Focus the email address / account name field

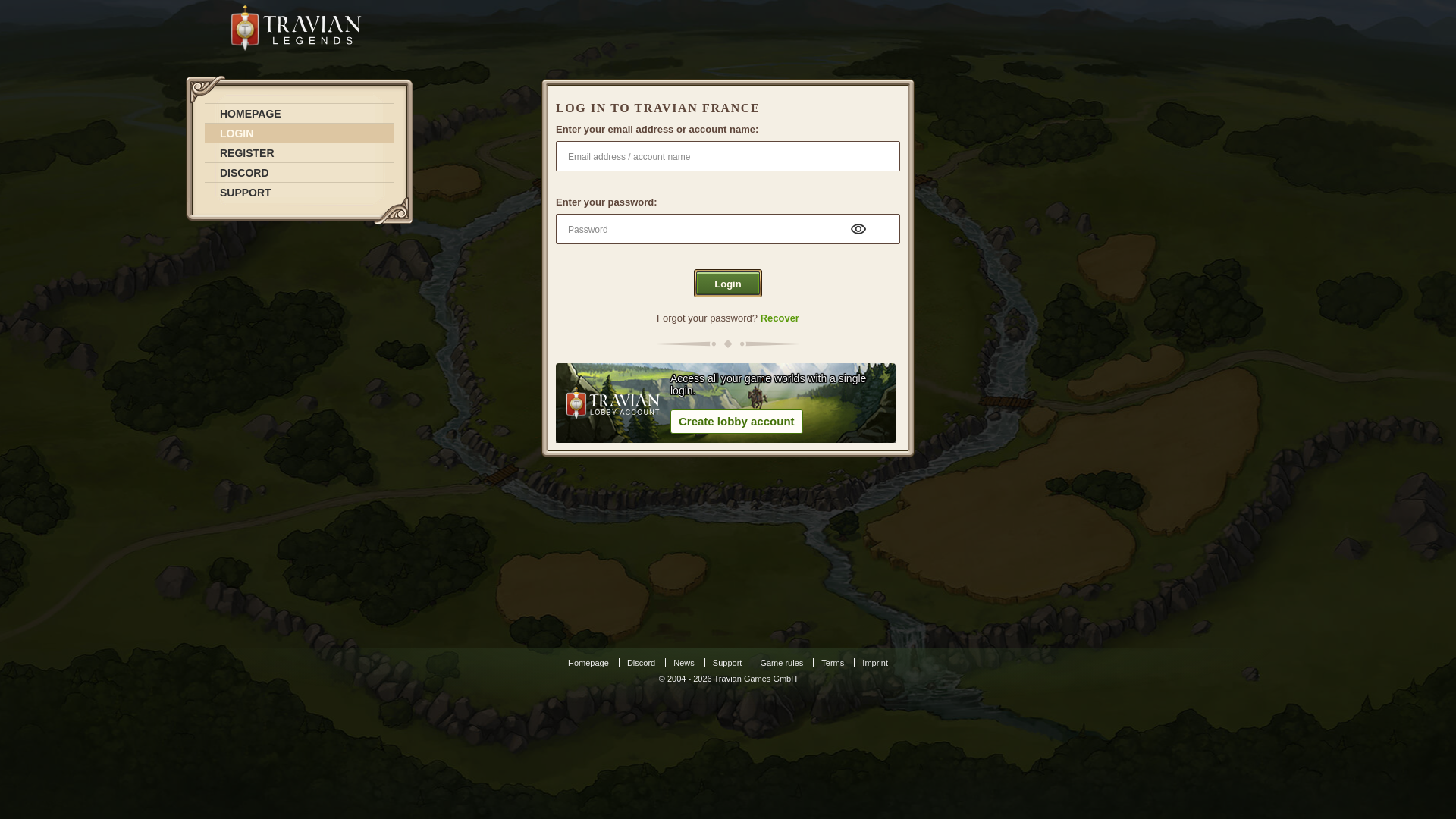point(727,156)
